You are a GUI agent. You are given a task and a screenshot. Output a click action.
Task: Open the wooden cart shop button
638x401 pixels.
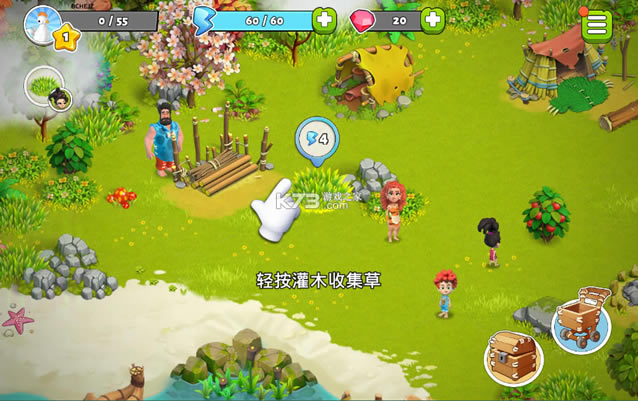click(x=581, y=319)
